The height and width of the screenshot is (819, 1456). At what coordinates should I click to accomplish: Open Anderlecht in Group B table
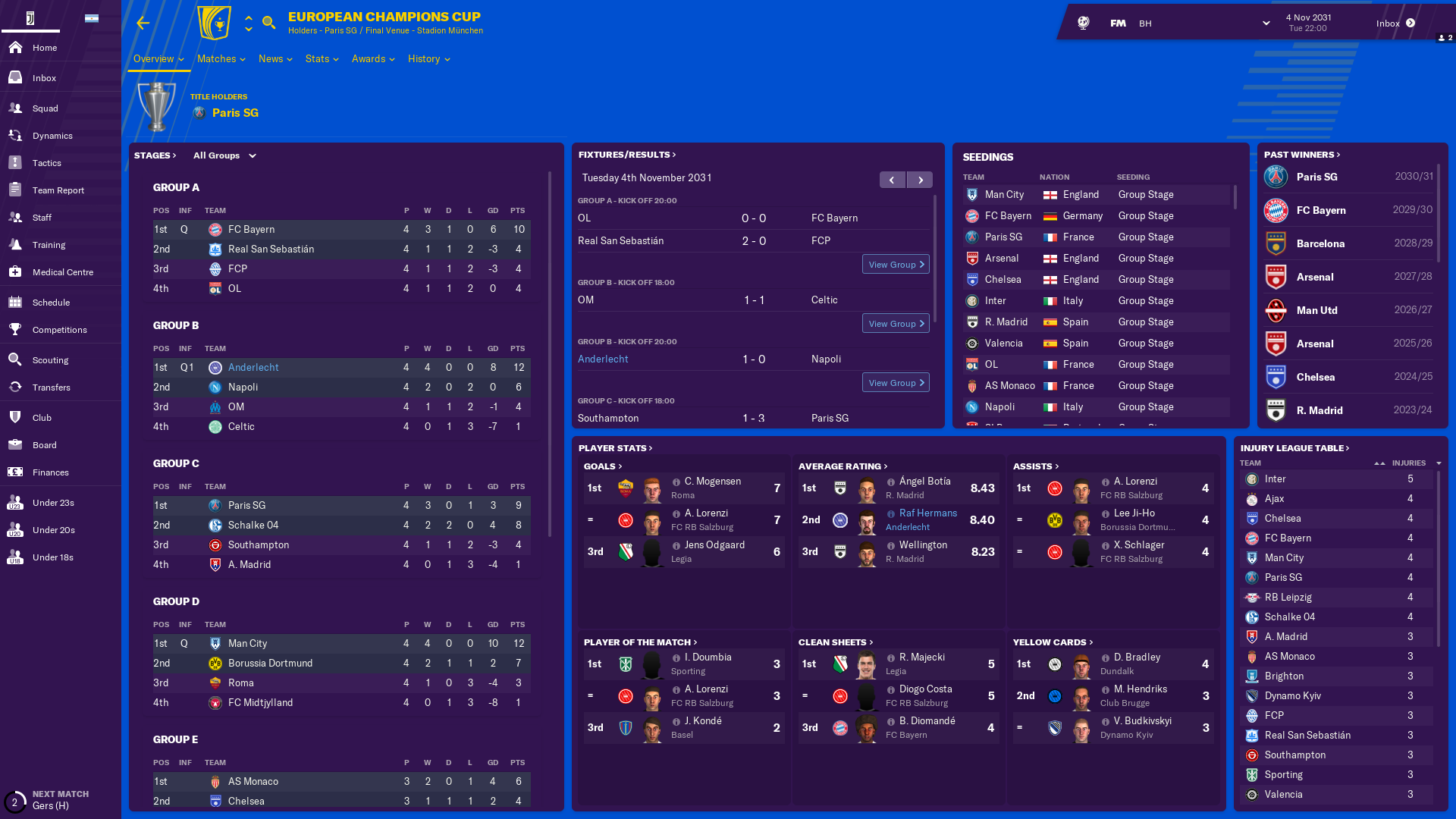(253, 368)
